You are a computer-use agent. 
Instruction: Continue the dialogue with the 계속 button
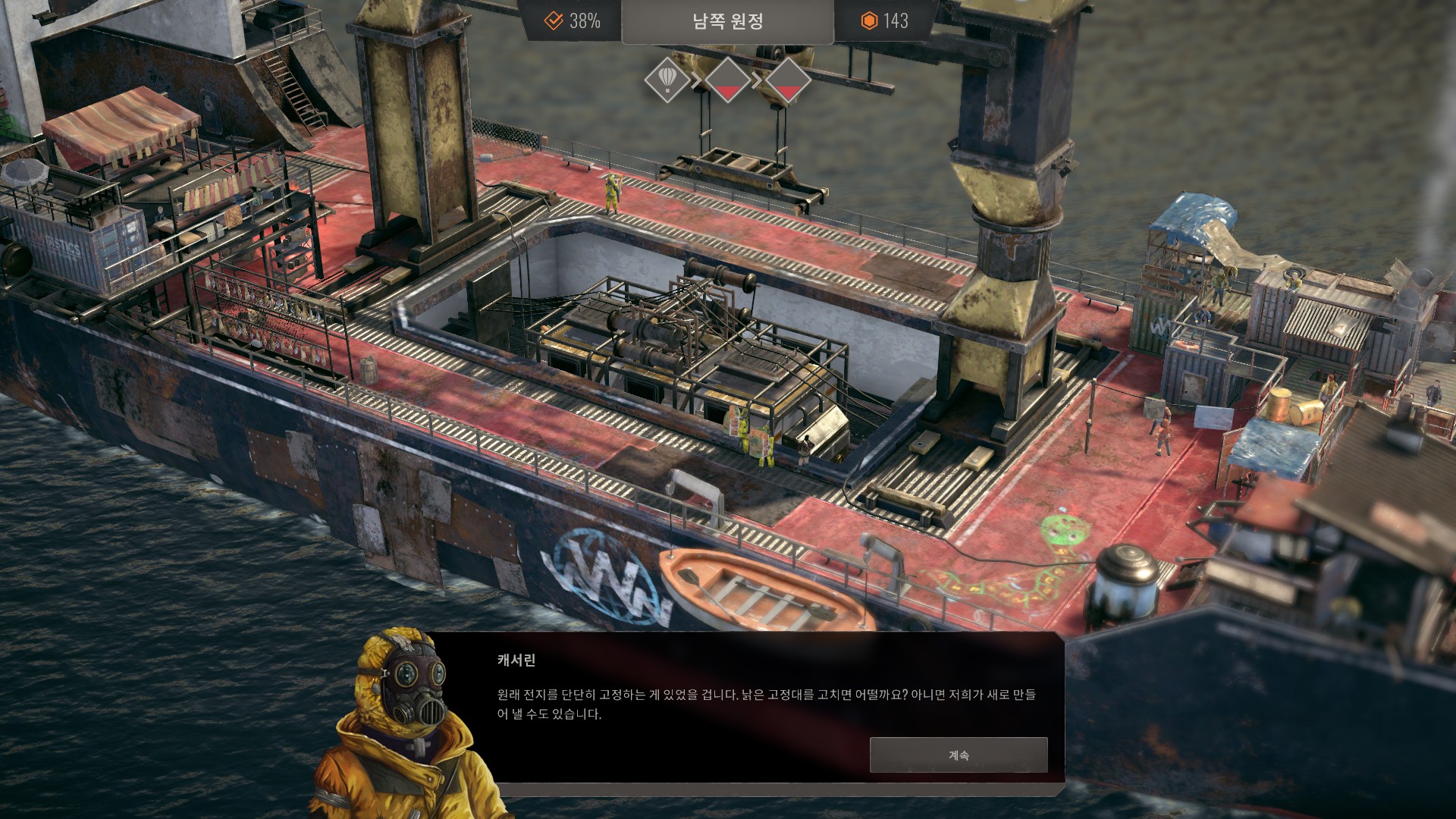tap(959, 755)
